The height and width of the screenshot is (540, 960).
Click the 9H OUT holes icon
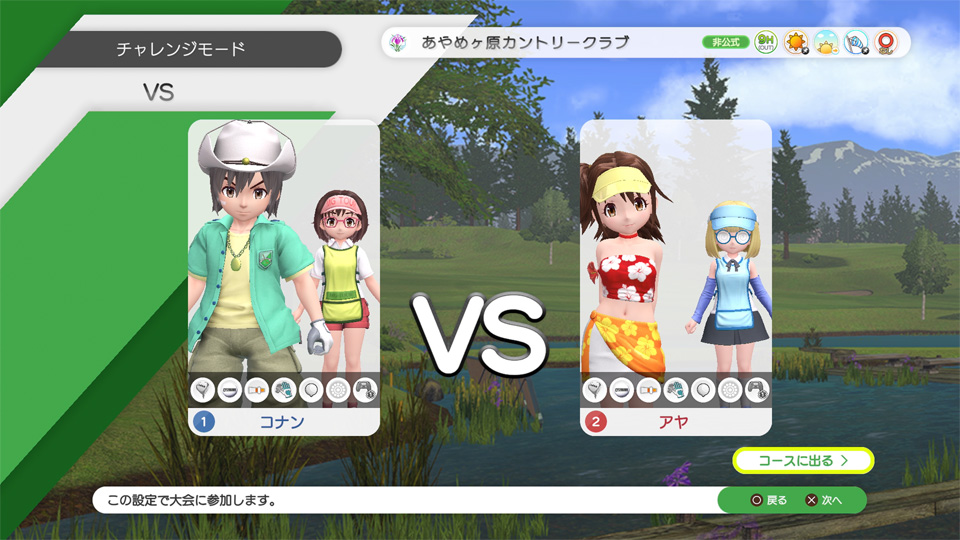click(x=766, y=43)
